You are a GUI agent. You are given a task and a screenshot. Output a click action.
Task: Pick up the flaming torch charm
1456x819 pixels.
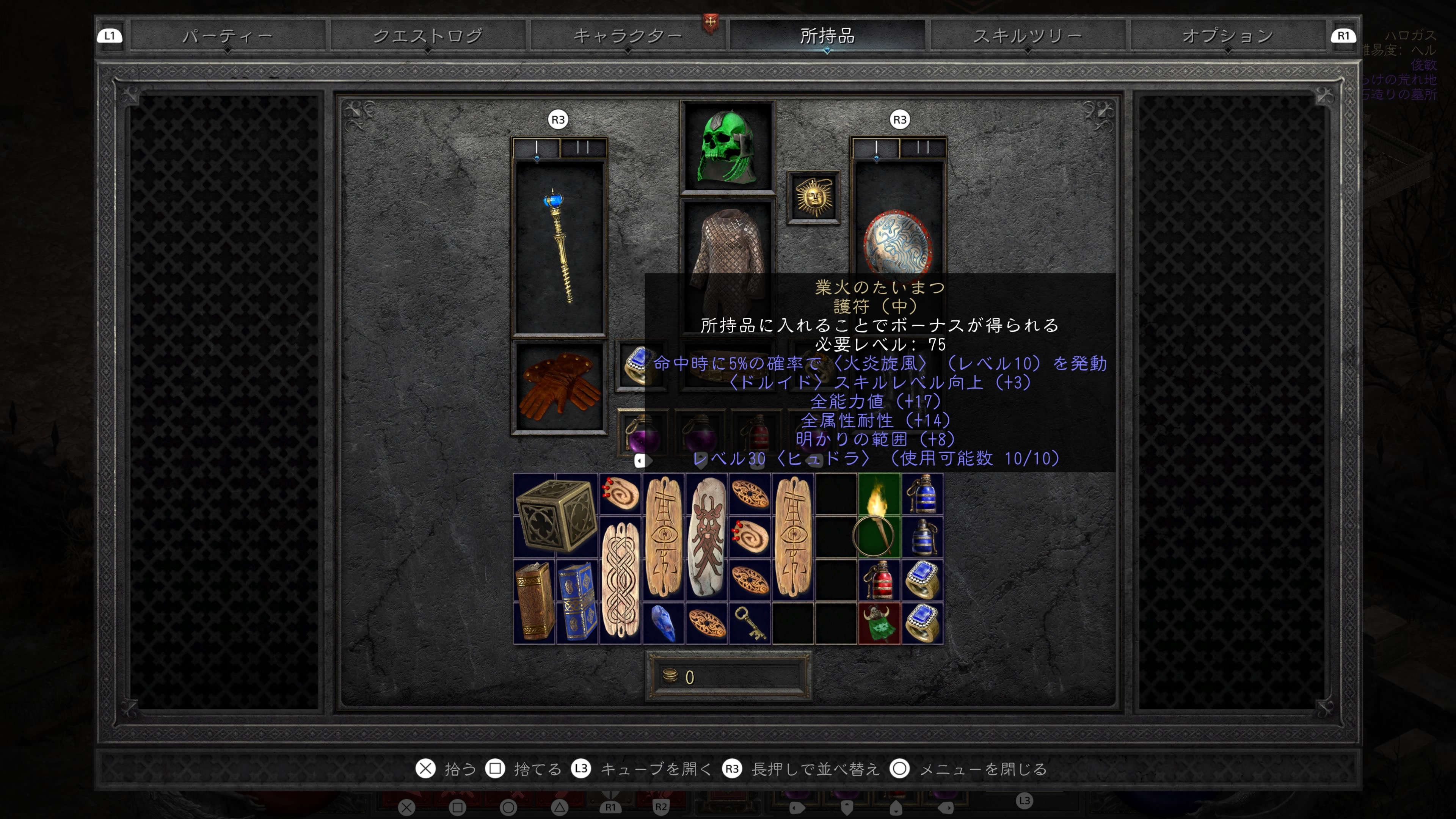879,516
